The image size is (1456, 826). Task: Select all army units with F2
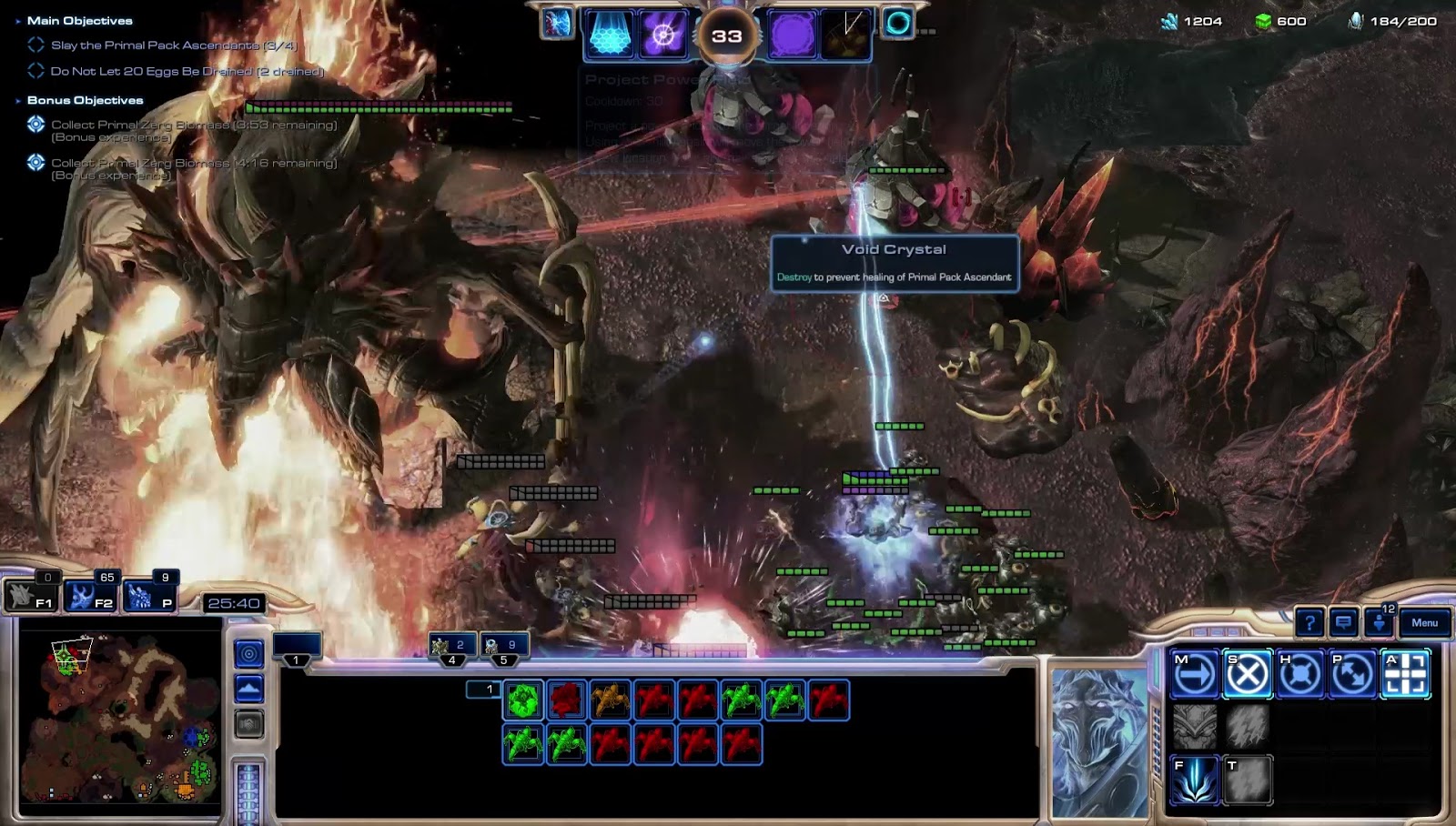[x=92, y=597]
